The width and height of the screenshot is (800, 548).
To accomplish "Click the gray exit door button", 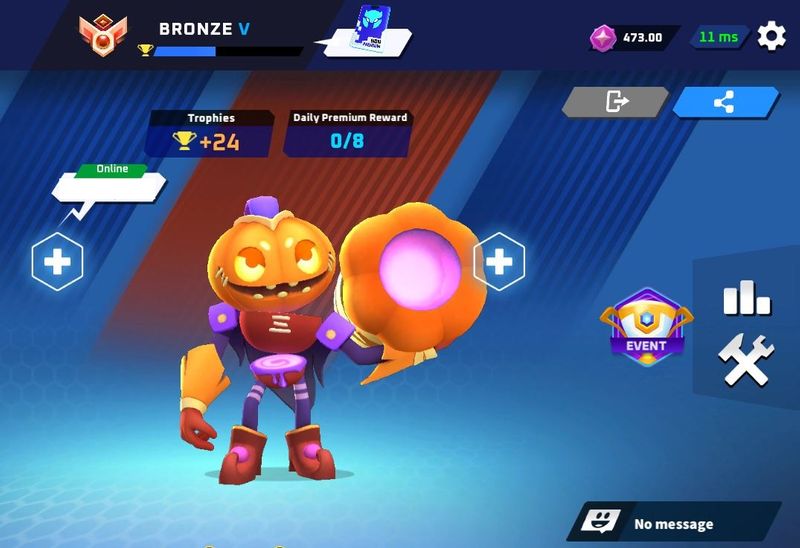I will (x=615, y=101).
